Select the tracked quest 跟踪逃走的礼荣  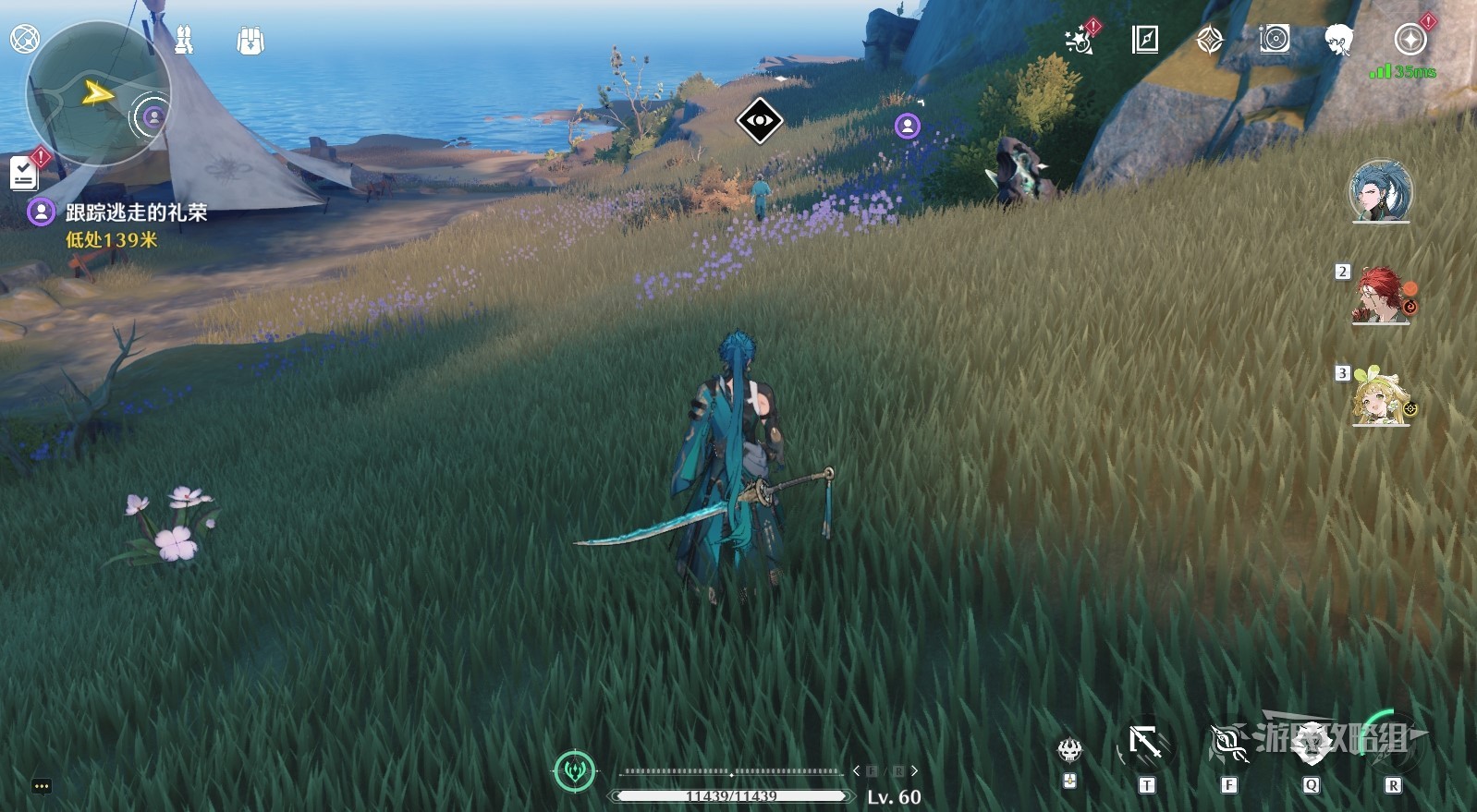pos(136,212)
